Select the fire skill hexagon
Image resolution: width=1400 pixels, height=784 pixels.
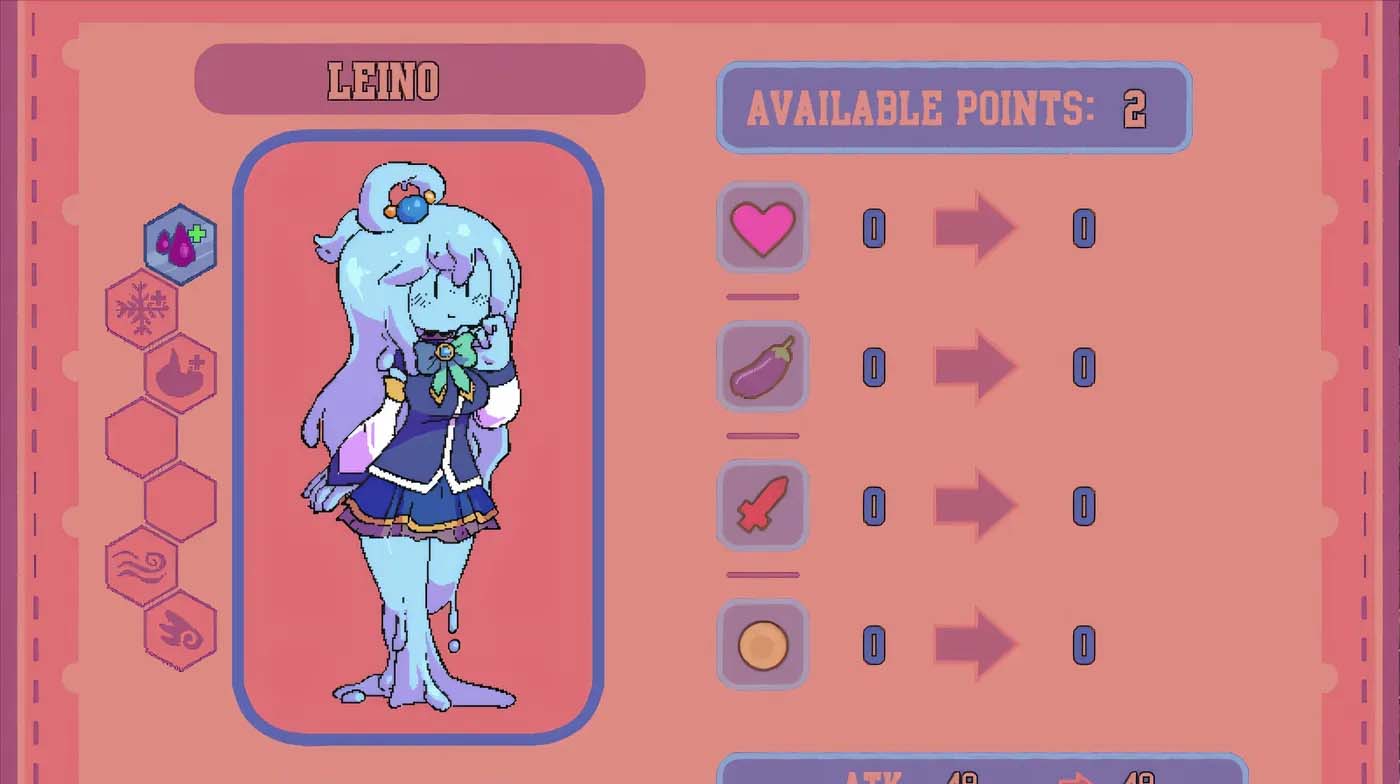click(x=178, y=372)
